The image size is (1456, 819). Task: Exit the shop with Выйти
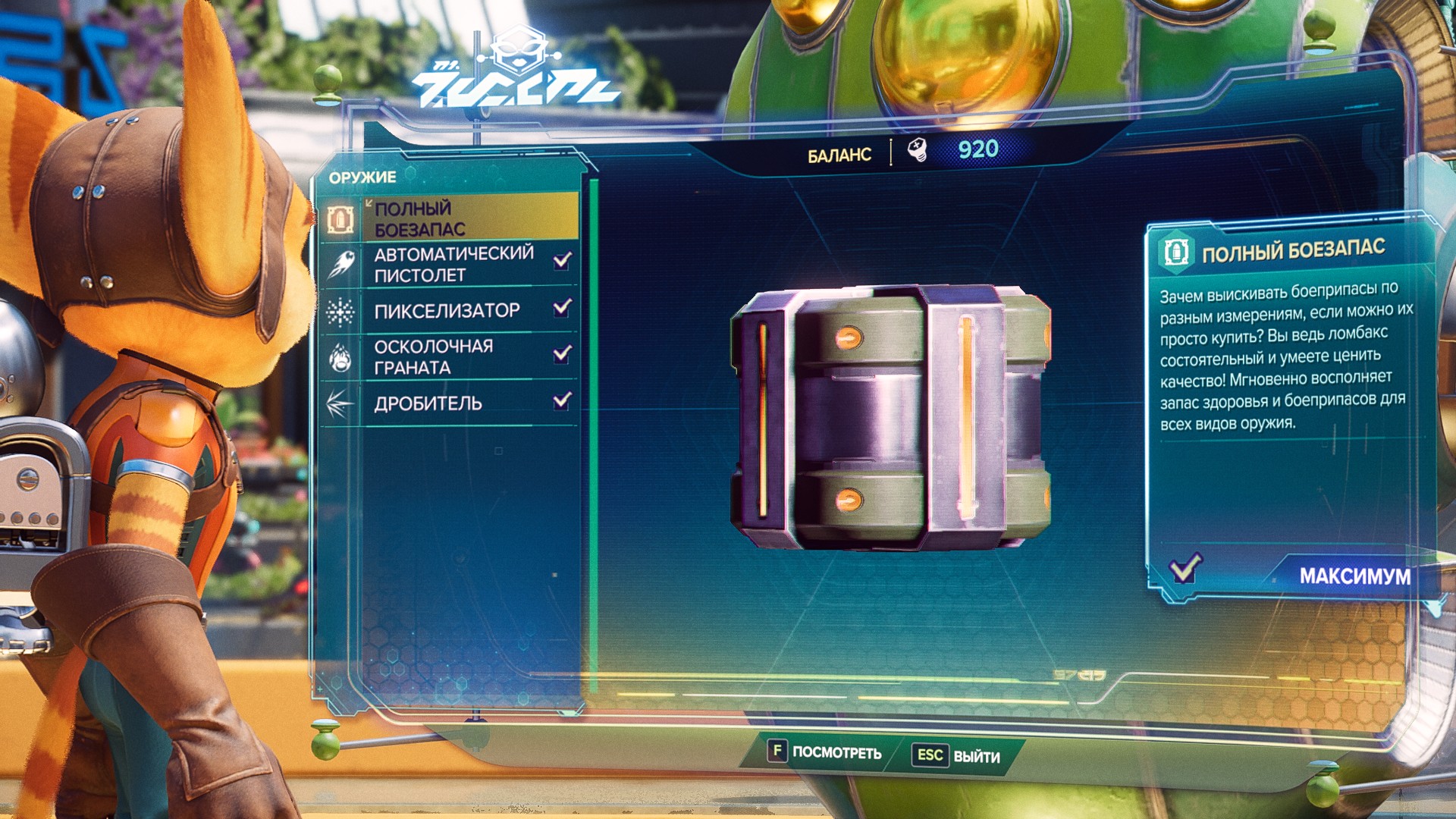tap(959, 756)
